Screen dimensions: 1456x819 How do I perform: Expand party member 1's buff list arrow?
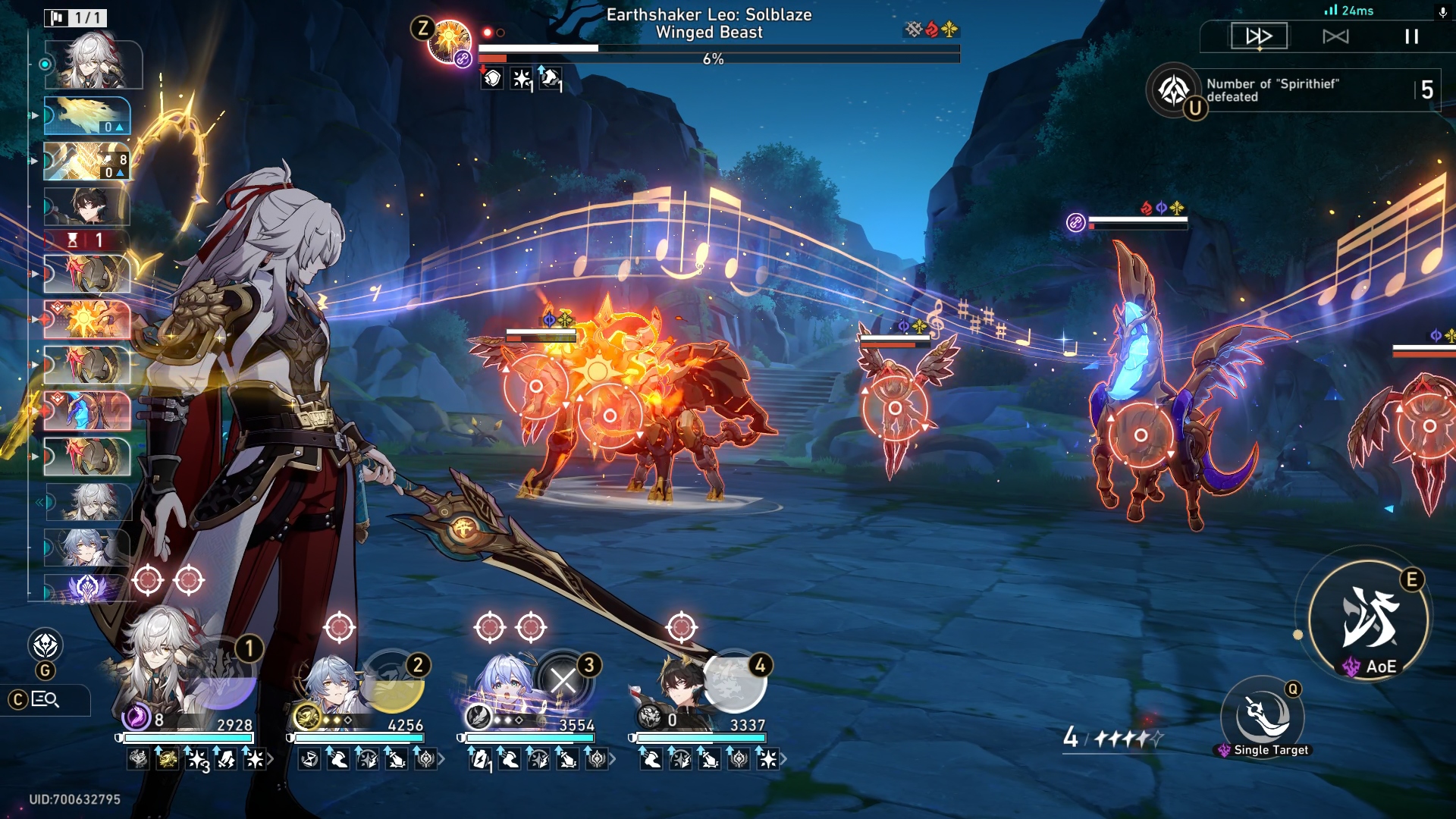coord(271,759)
